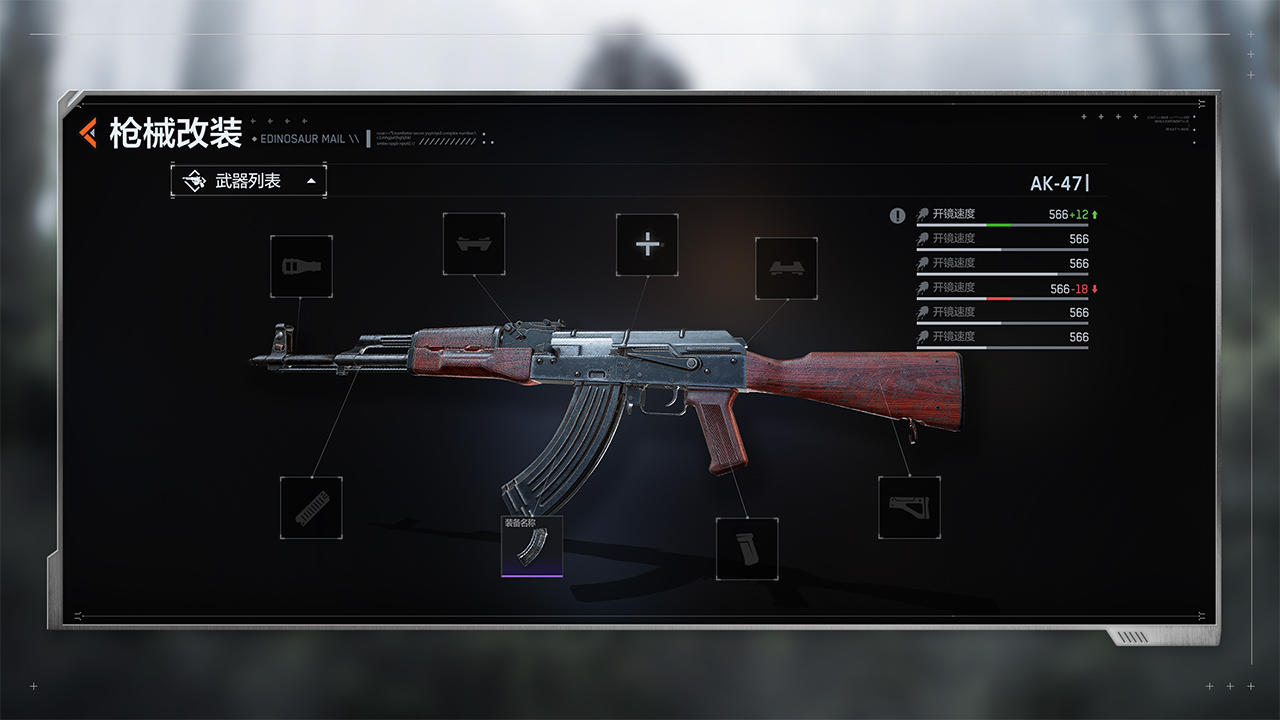This screenshot has width=1280, height=720.
Task: Collapse the 武器列表 panel via its chevron
Action: point(311,180)
